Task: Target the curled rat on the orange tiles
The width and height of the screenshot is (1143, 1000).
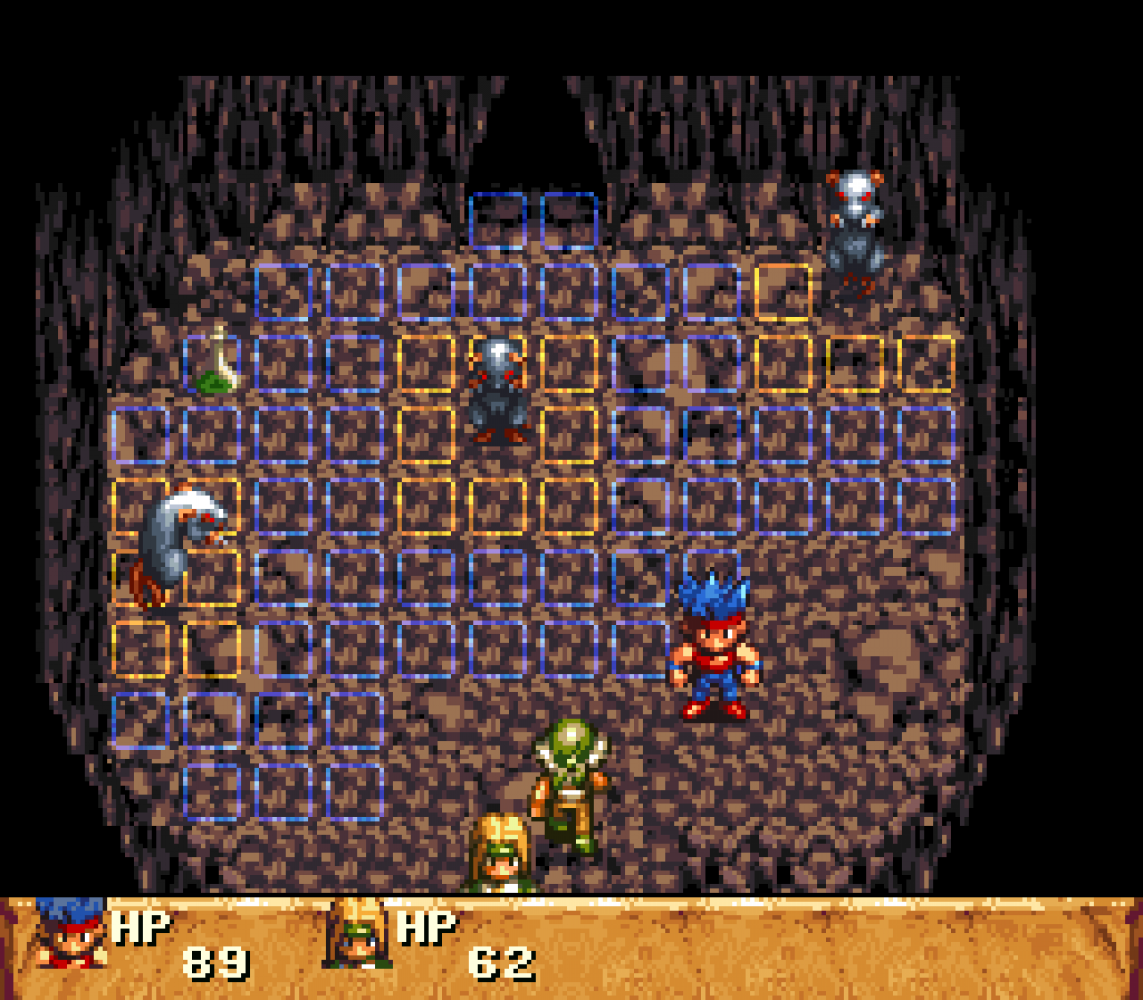Action: click(176, 540)
